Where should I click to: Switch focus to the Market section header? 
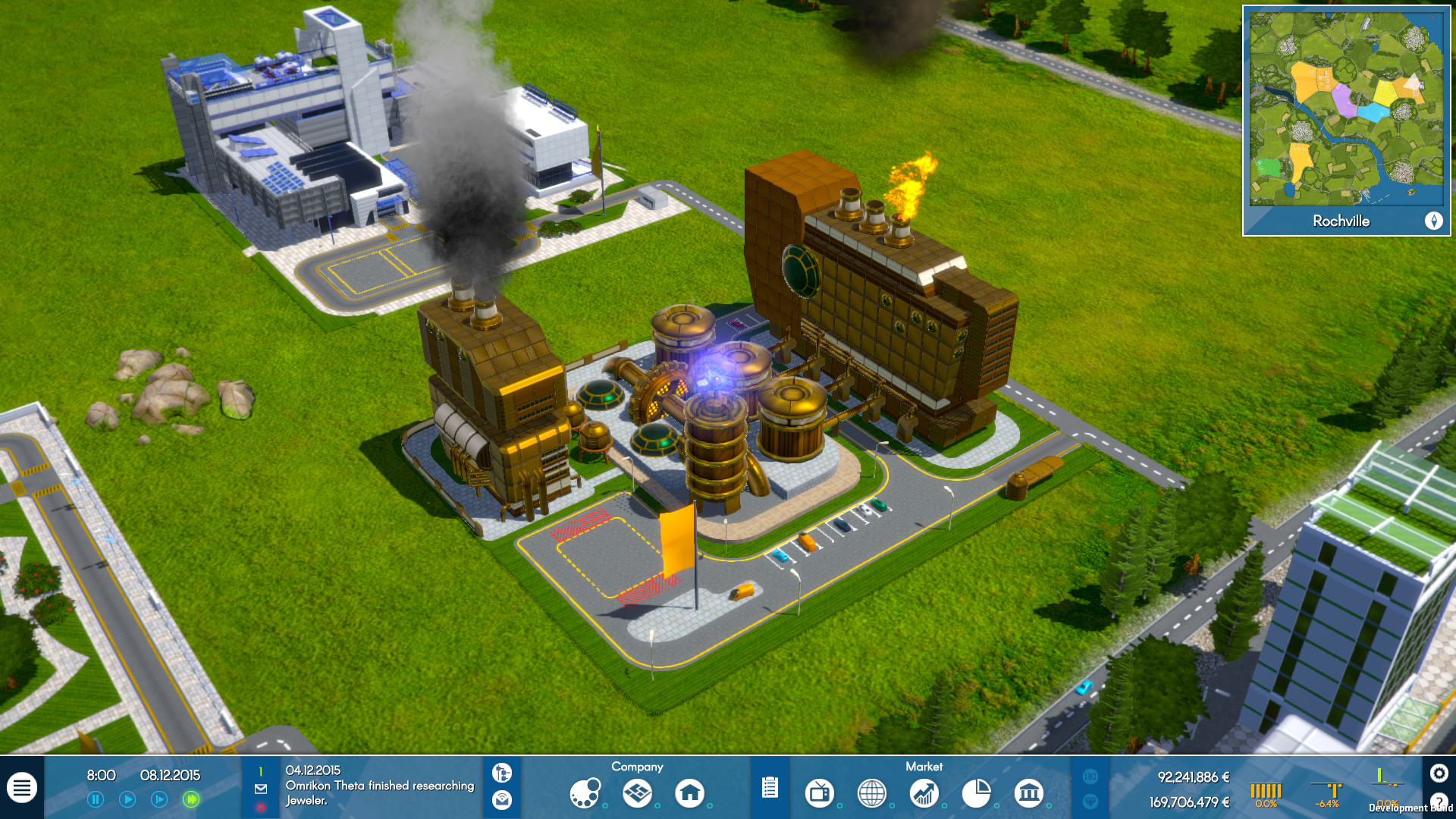[x=925, y=767]
